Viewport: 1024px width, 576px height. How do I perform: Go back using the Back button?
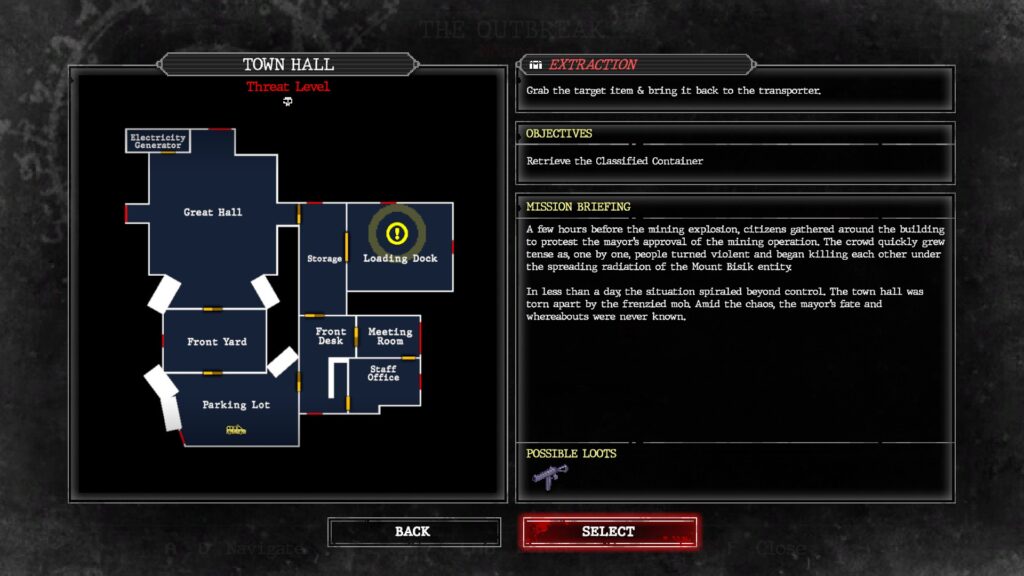[413, 532]
